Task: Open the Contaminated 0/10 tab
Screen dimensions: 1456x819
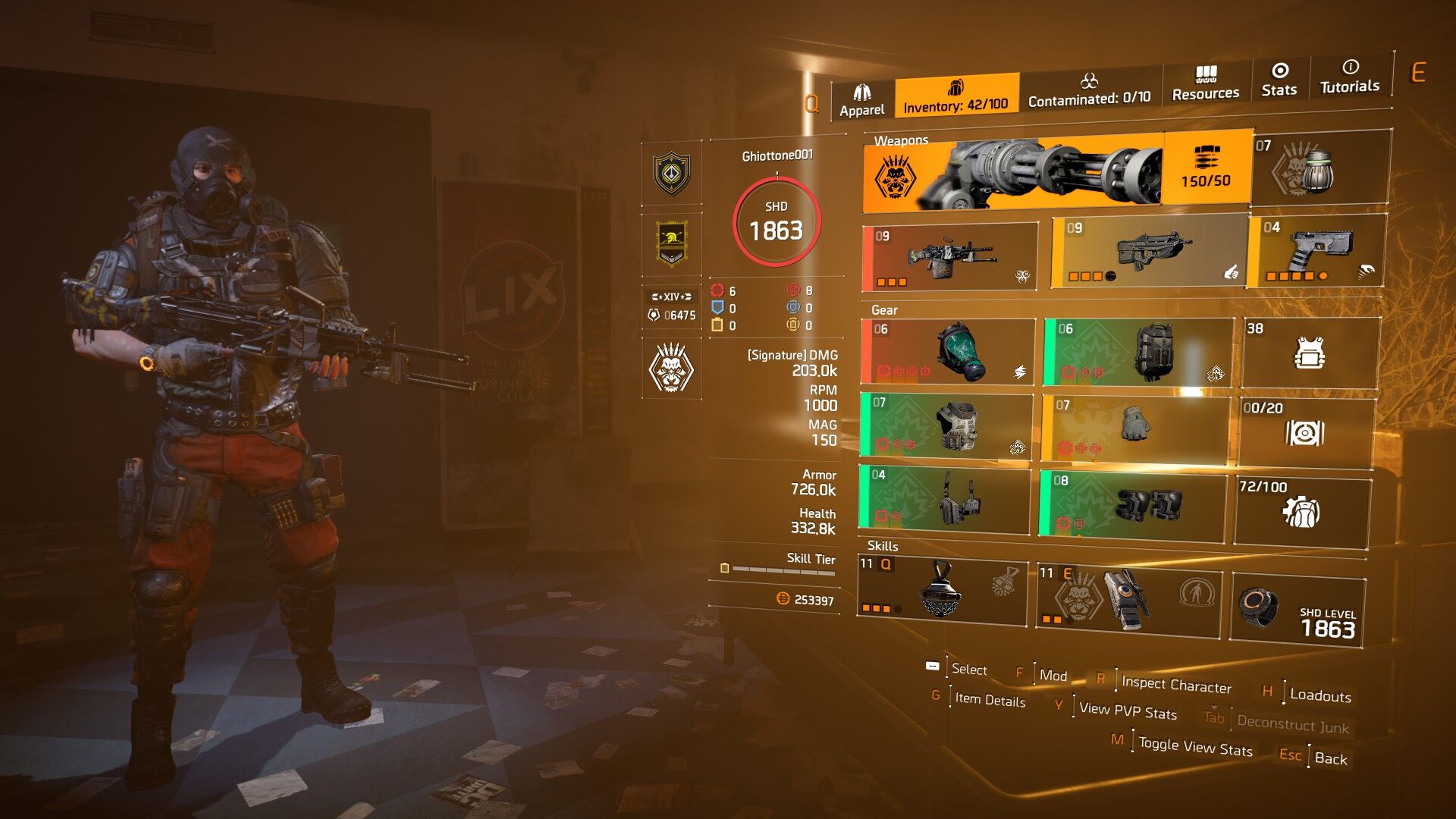Action: tap(1089, 89)
